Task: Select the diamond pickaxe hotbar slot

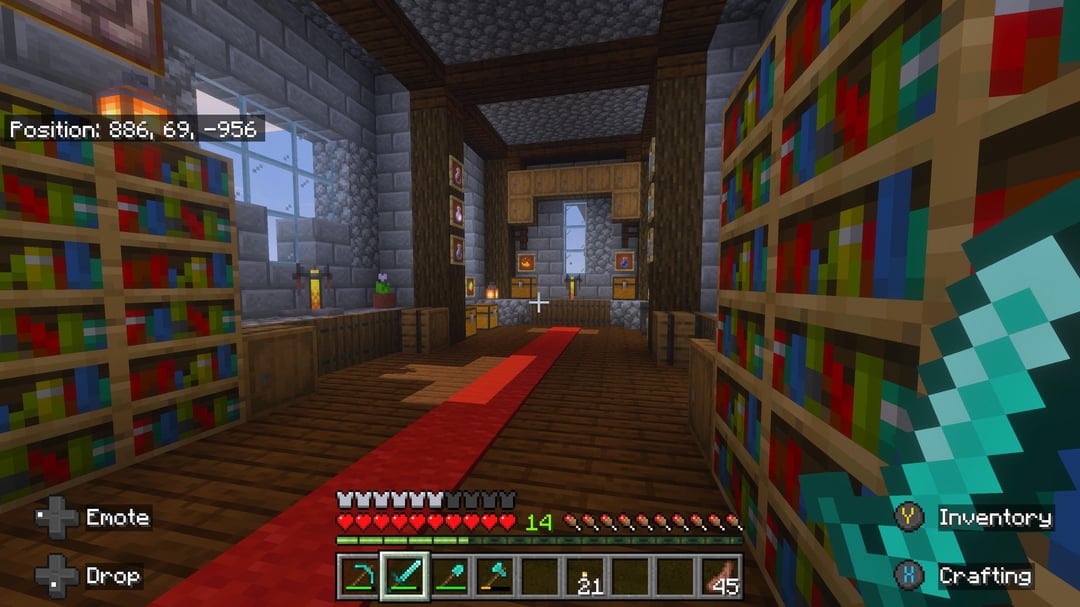Action: 360,575
